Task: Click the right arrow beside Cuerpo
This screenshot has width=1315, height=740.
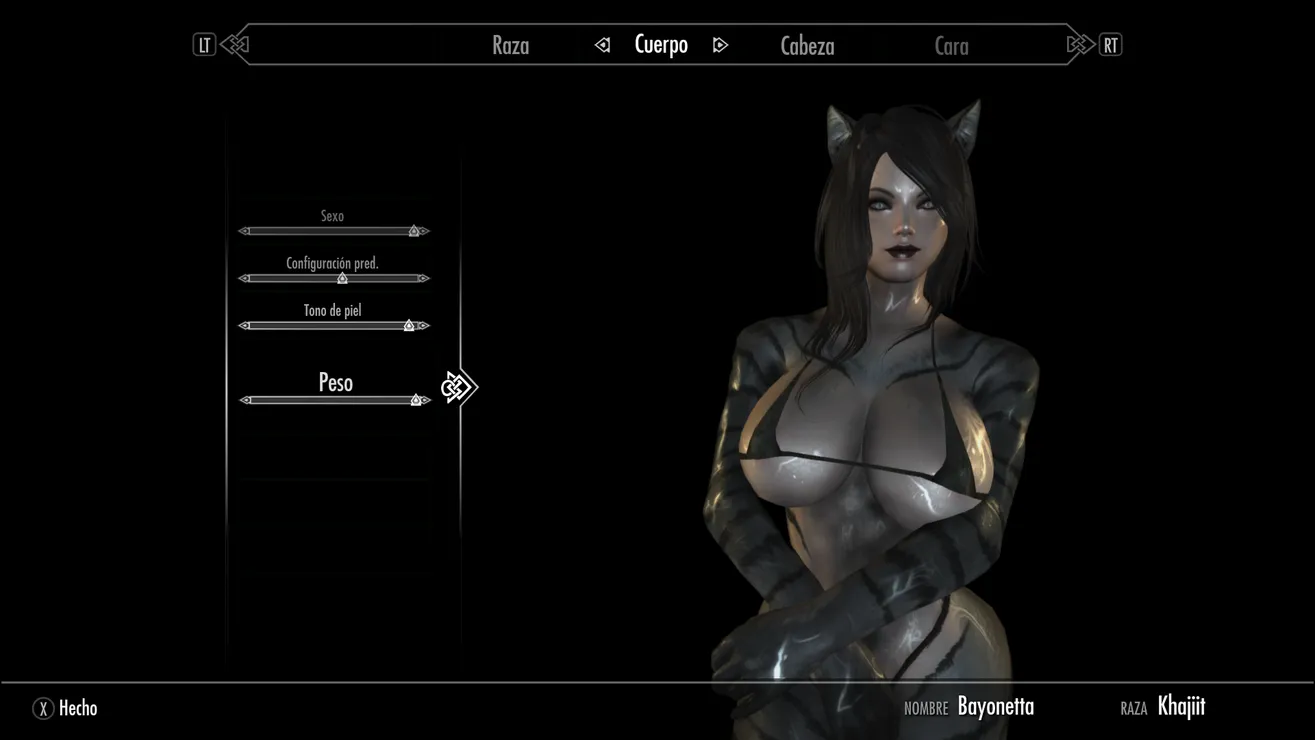Action: click(x=720, y=45)
